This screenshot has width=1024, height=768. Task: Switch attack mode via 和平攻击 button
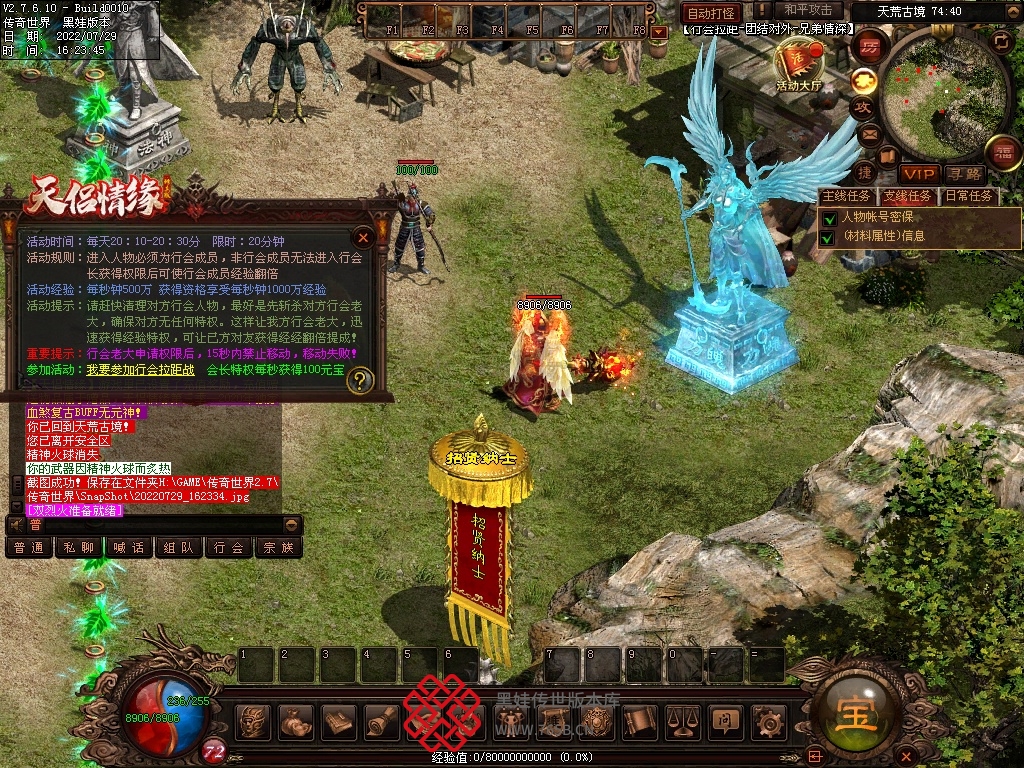(807, 11)
